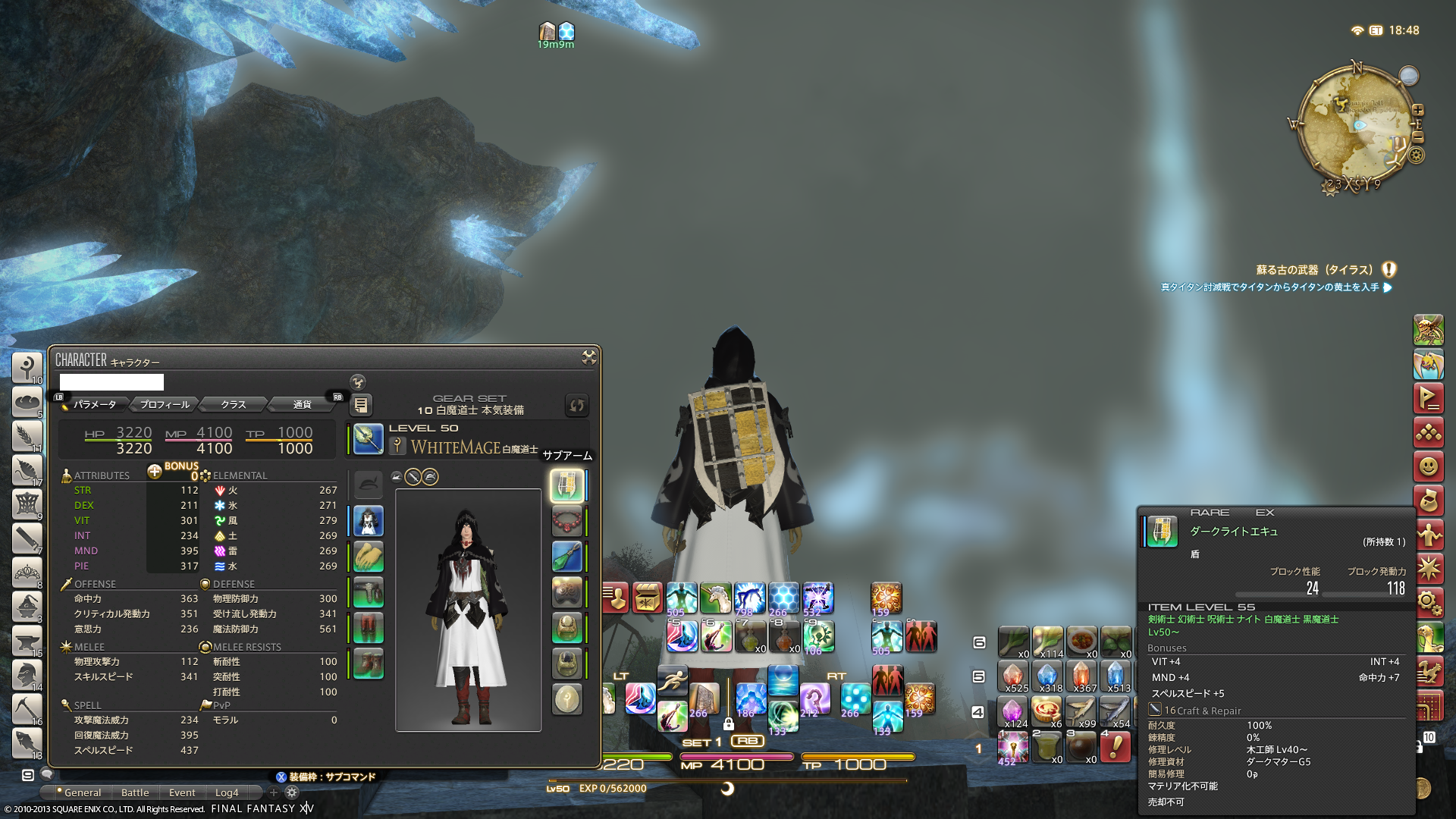The width and height of the screenshot is (1456, 819).
Task: Select the main hand staff weapon slot
Action: (368, 439)
